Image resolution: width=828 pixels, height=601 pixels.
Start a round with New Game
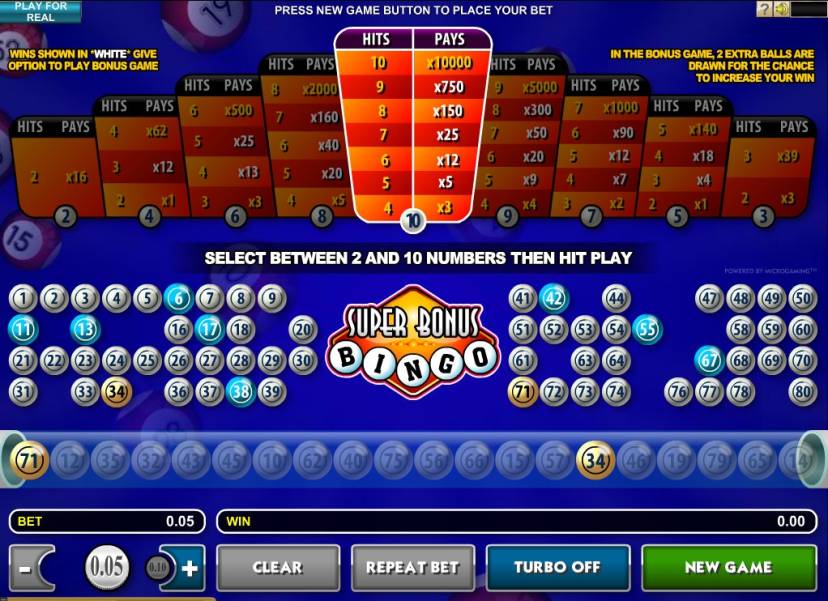point(727,567)
